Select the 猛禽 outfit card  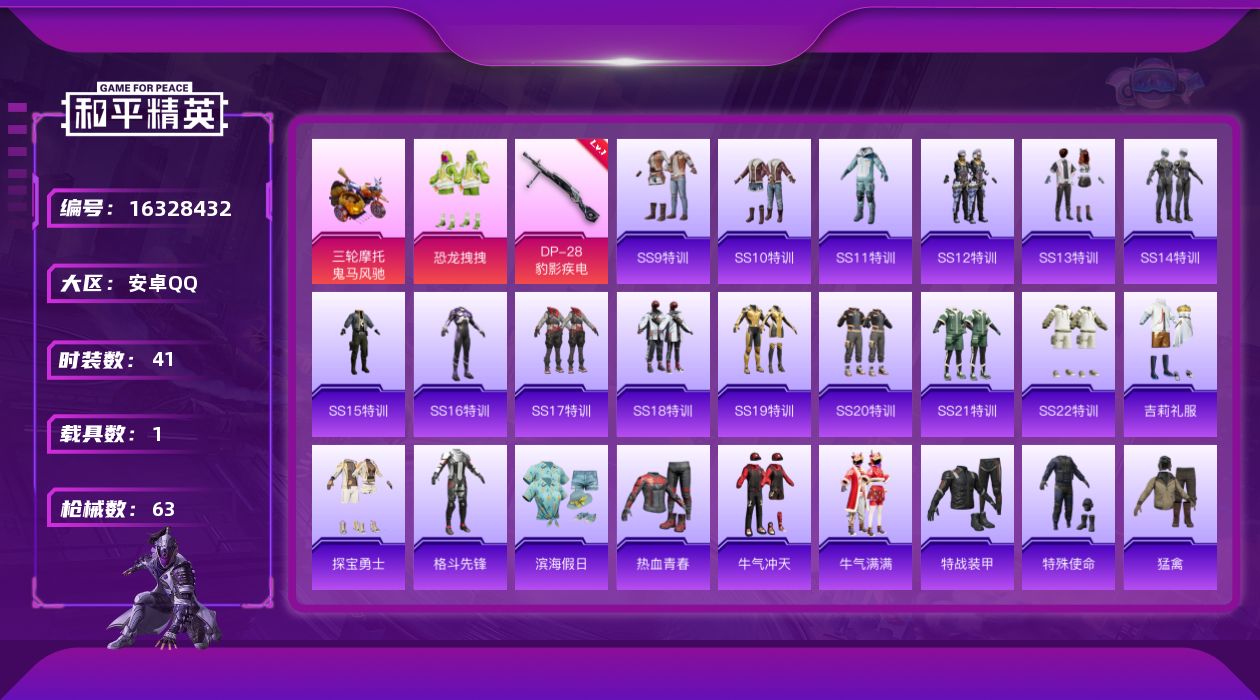tap(1170, 517)
